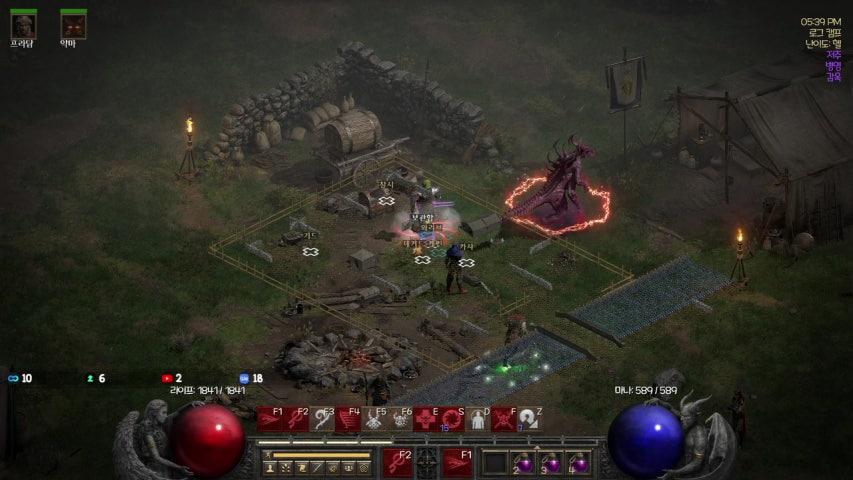The image size is (853, 480).
Task: Select the demon summon portrait
Action: coord(73,24)
